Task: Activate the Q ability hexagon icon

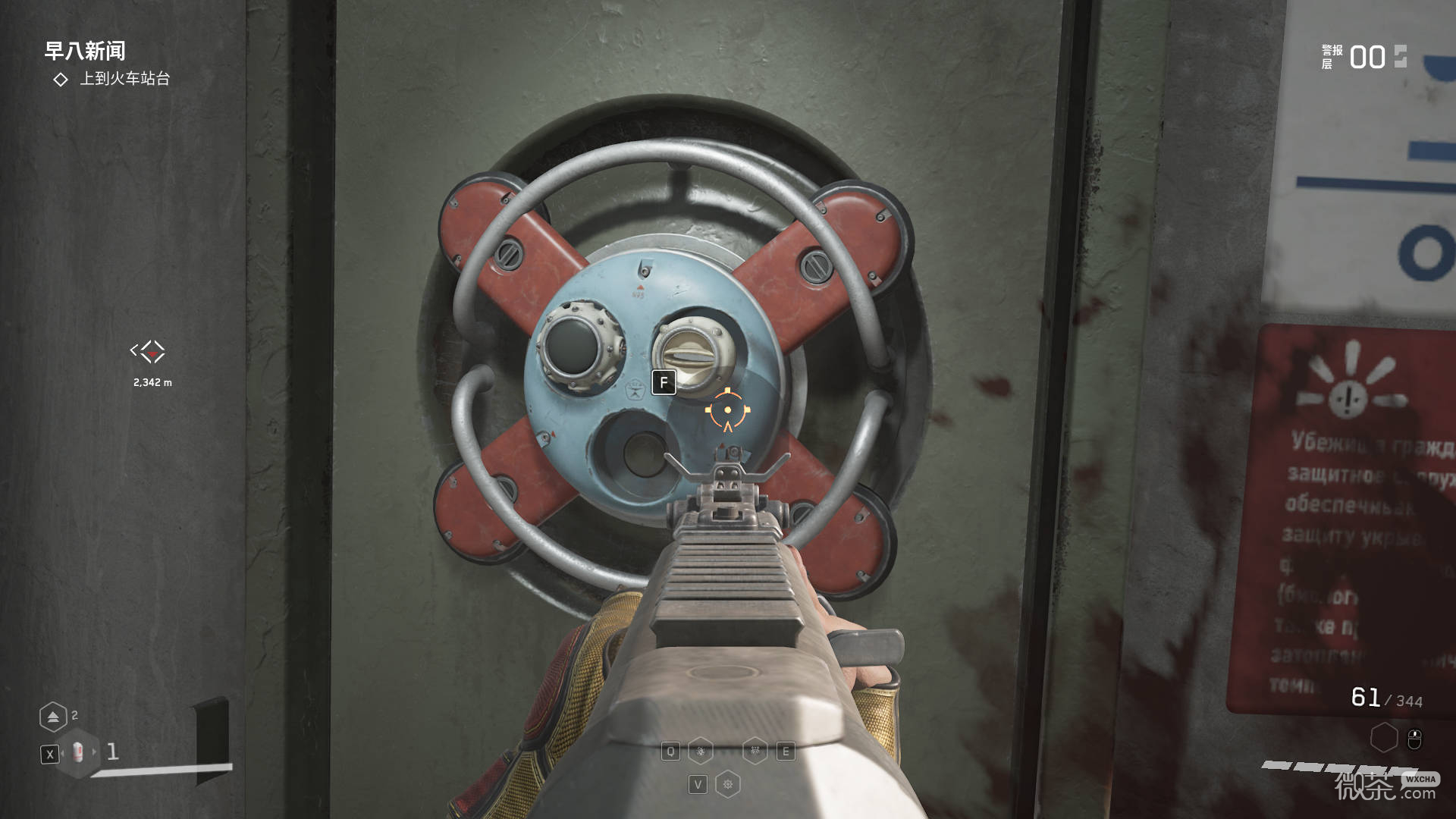Action: point(701,752)
